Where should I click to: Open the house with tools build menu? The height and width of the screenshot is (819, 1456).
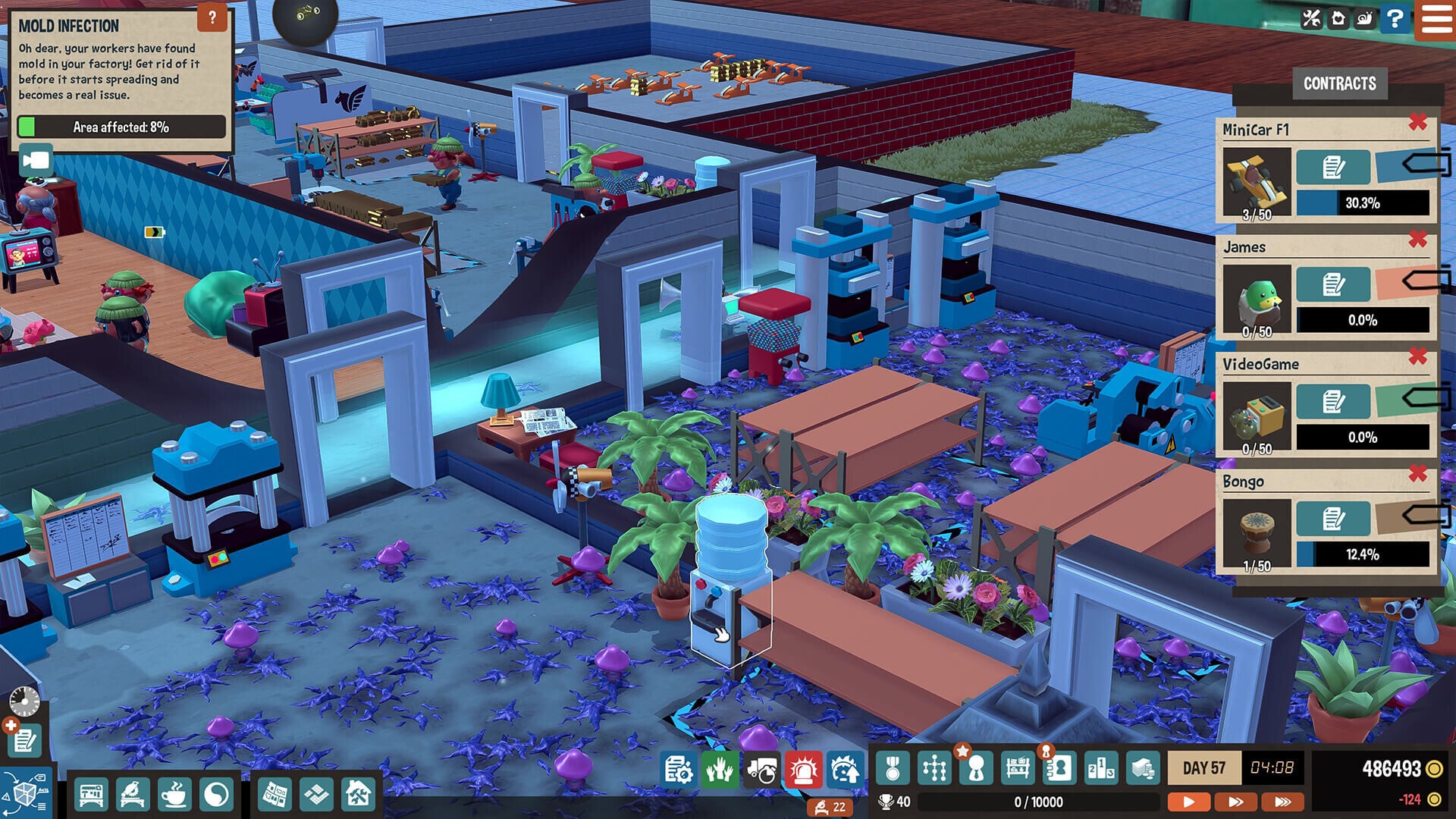pos(358,795)
